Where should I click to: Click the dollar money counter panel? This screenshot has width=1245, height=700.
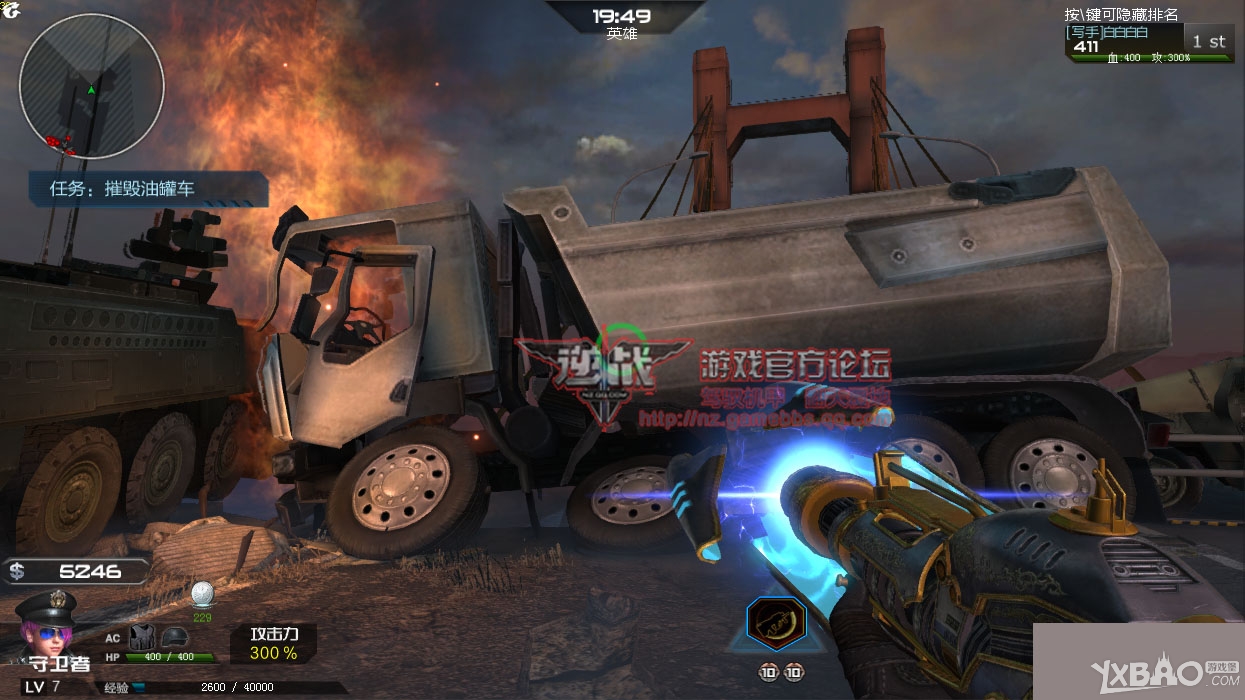[x=76, y=572]
